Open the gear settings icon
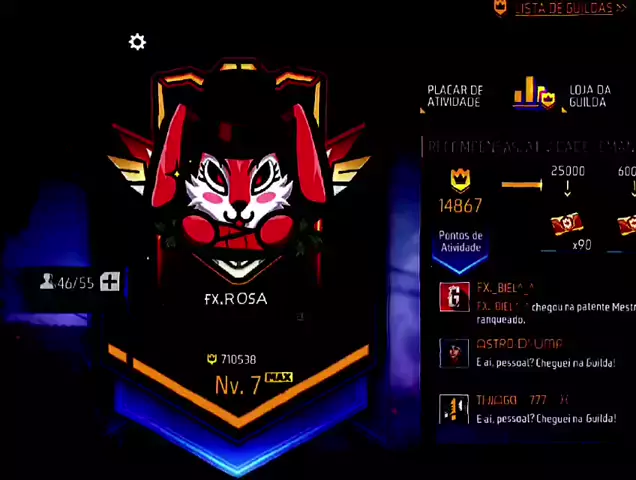 [x=137, y=42]
